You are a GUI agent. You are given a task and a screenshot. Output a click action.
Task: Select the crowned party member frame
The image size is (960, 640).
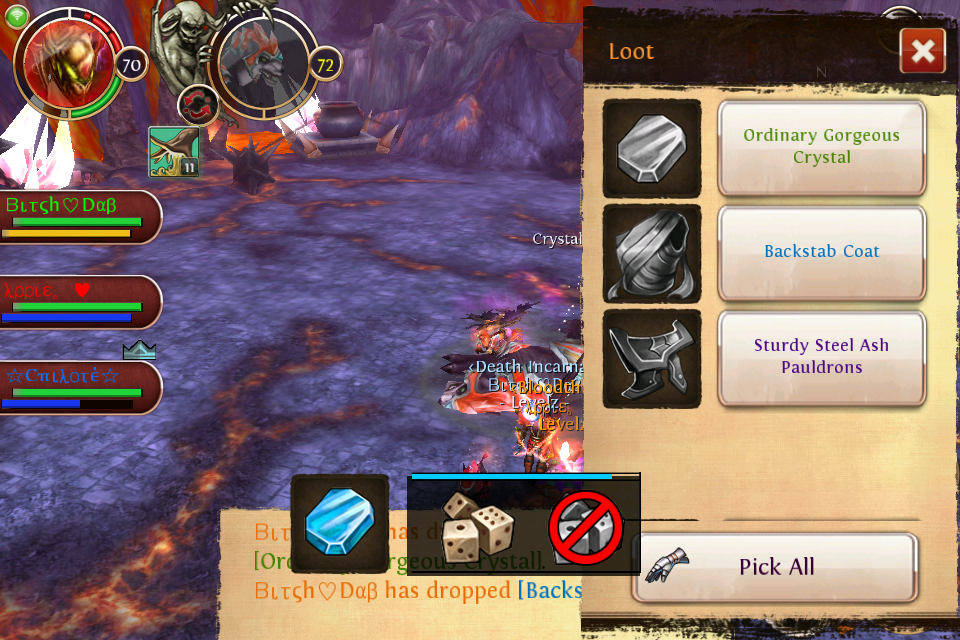[x=78, y=387]
